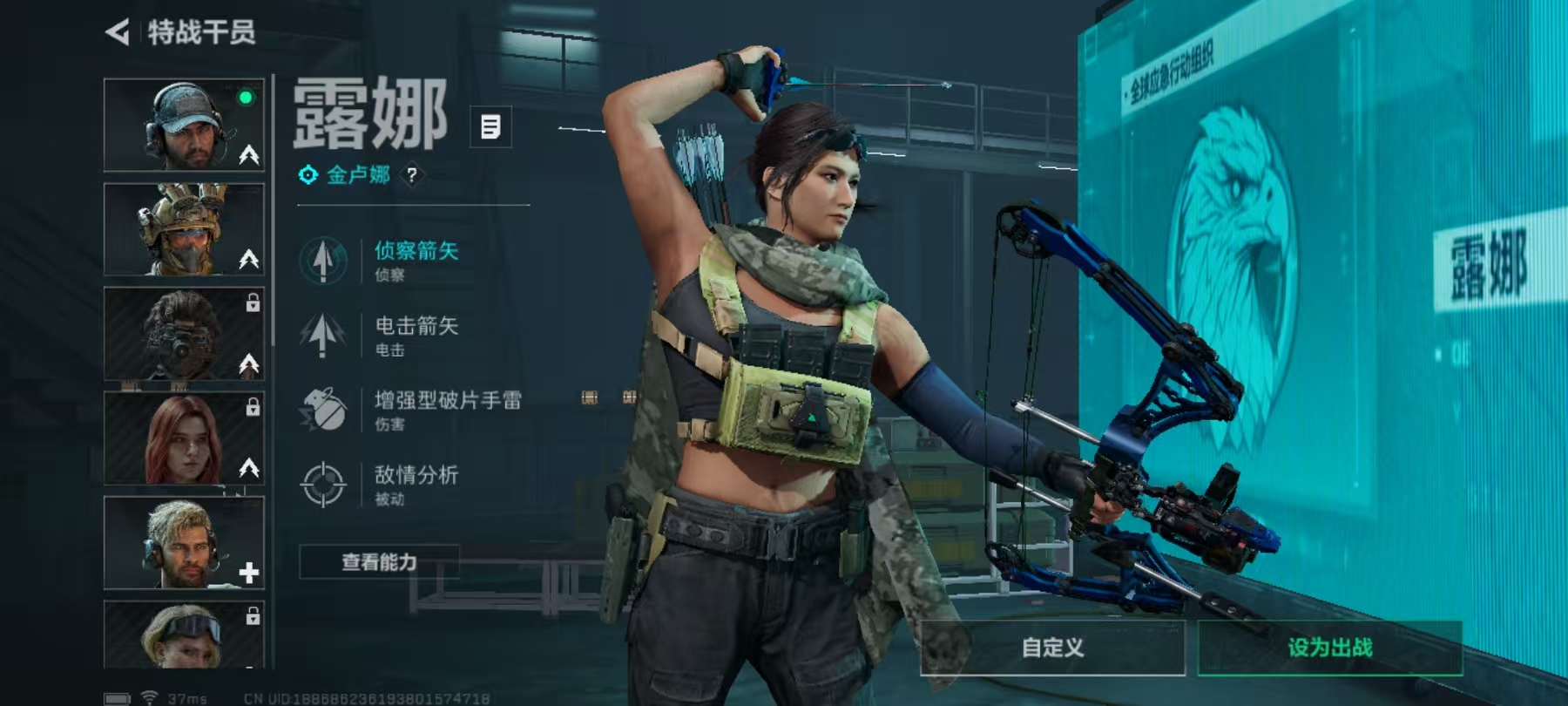Choose the operator with the spiked helmet
Screen dimensions: 1568x706
point(184,229)
